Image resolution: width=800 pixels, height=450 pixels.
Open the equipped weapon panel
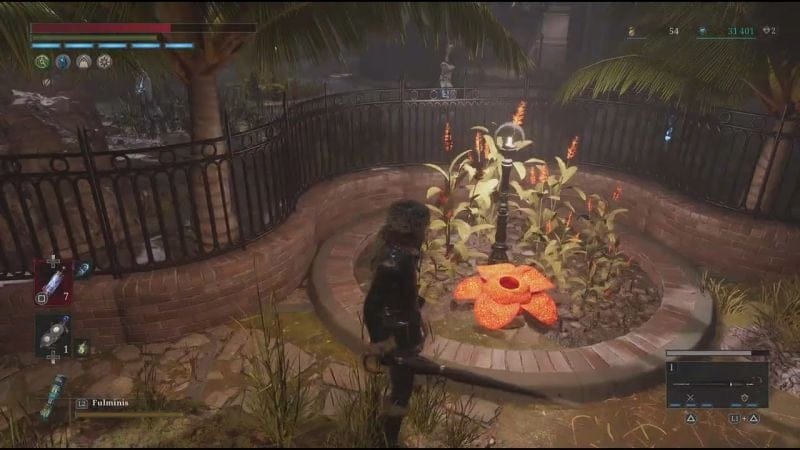click(717, 383)
